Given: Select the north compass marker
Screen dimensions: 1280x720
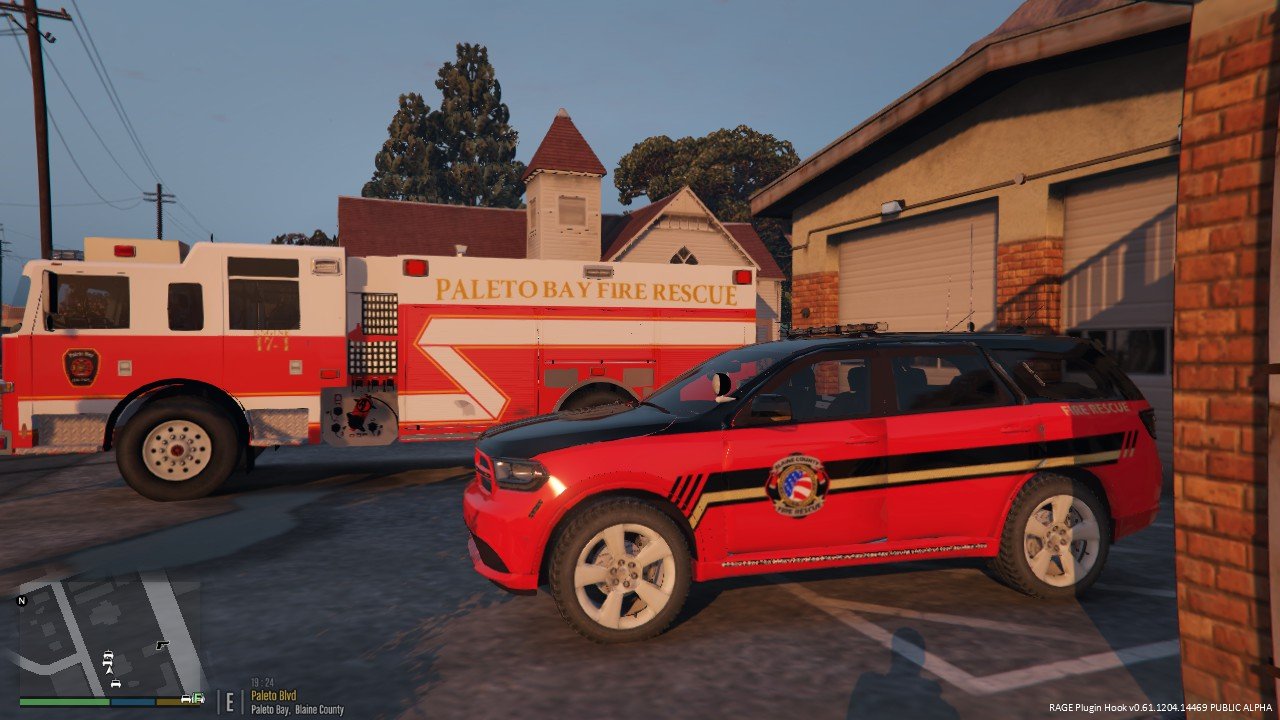Looking at the screenshot, I should click(x=22, y=601).
